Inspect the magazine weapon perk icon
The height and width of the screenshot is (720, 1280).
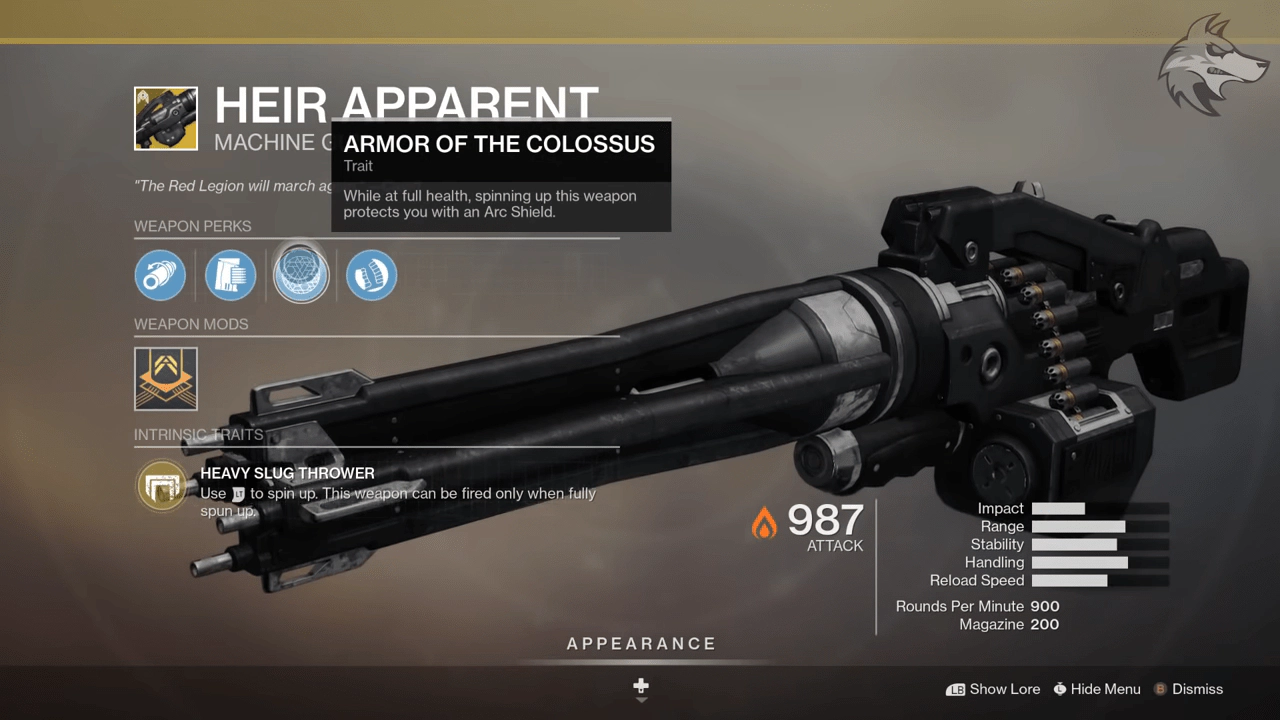coord(230,275)
